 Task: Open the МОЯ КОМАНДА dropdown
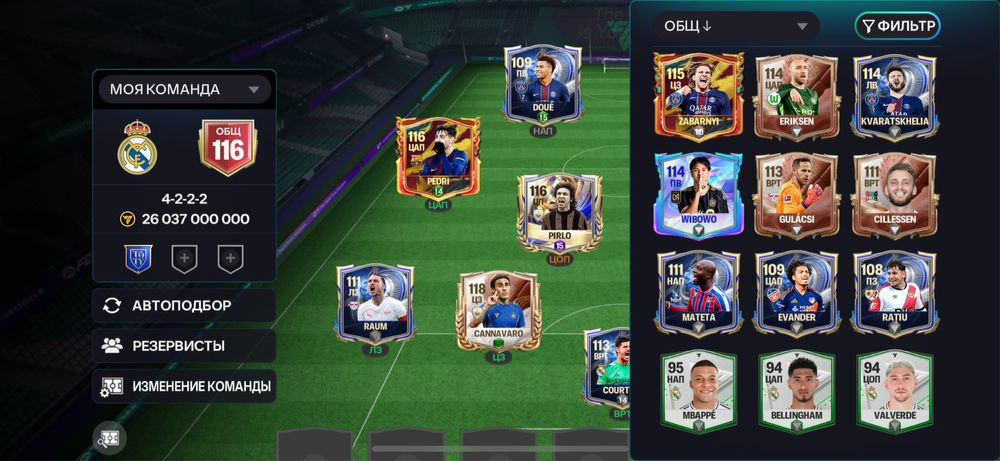pos(184,90)
